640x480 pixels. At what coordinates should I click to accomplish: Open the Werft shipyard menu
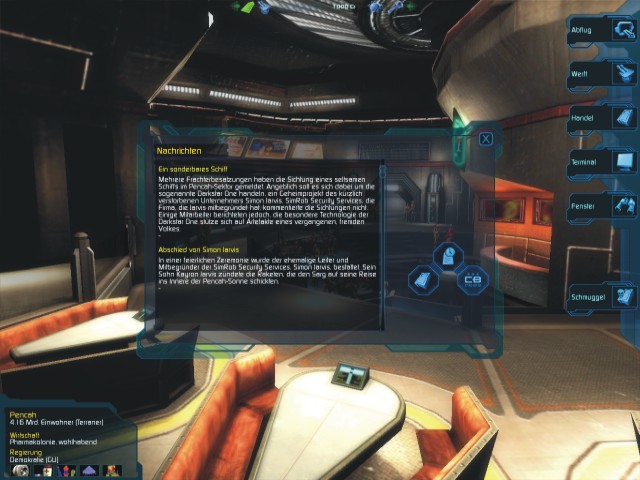(x=603, y=76)
